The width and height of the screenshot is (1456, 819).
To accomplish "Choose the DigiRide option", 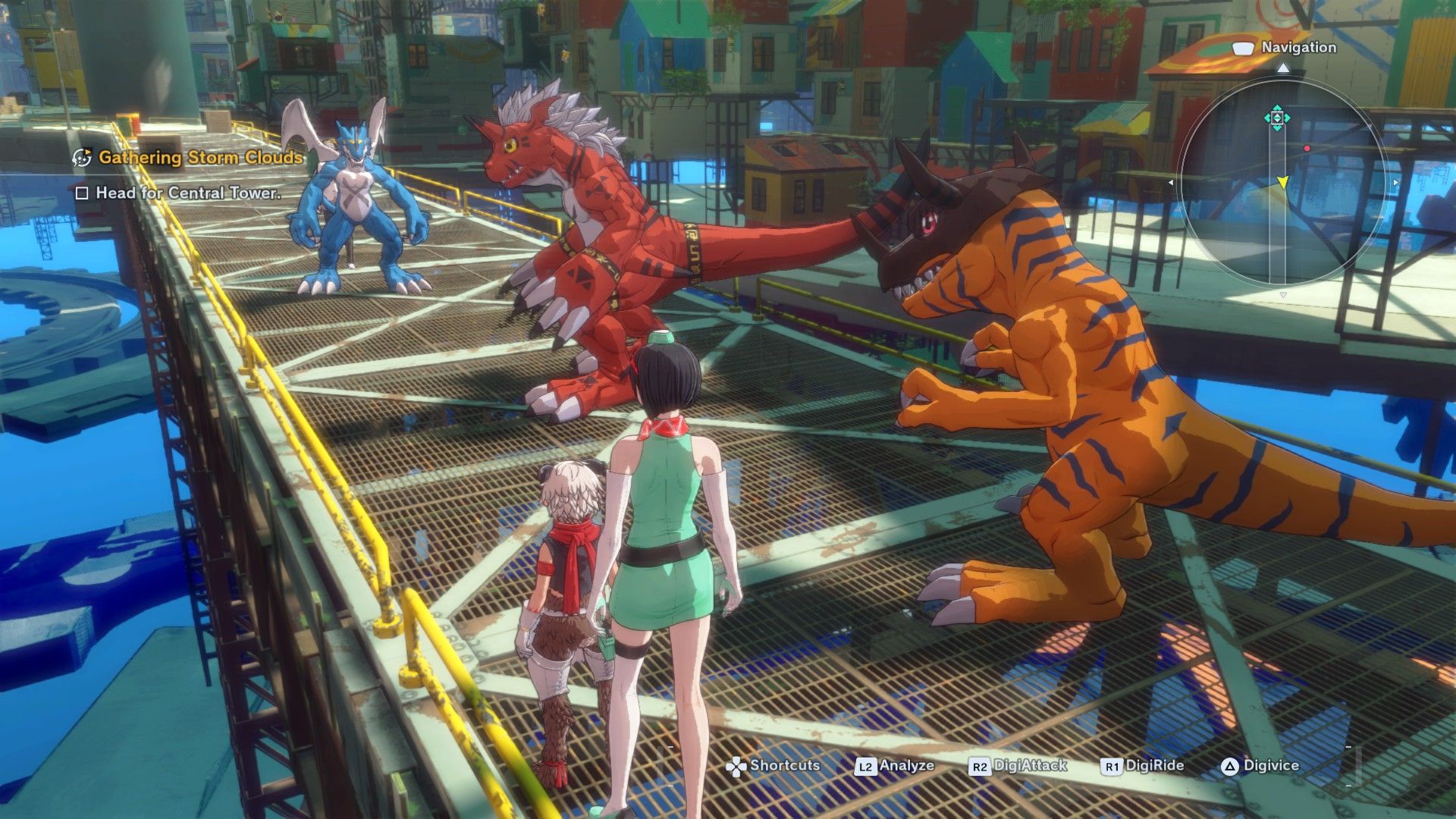I will [x=1143, y=766].
